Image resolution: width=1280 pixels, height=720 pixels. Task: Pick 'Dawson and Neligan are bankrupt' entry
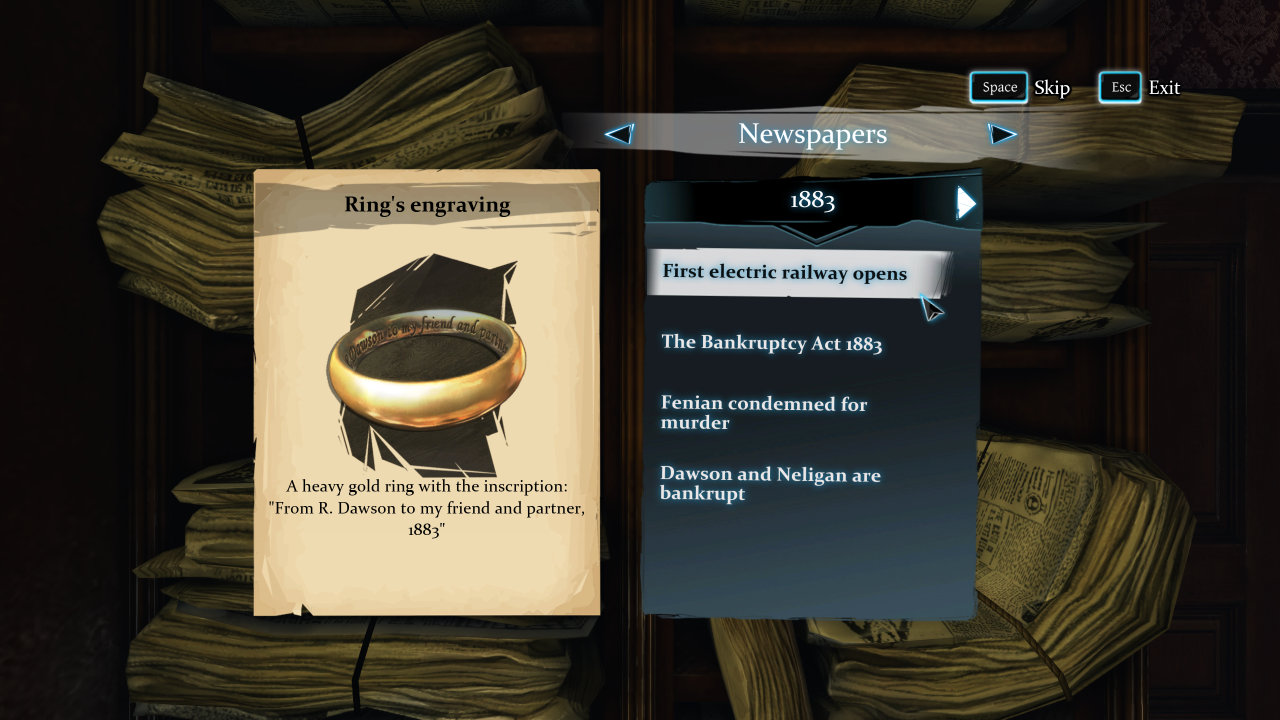(x=770, y=483)
